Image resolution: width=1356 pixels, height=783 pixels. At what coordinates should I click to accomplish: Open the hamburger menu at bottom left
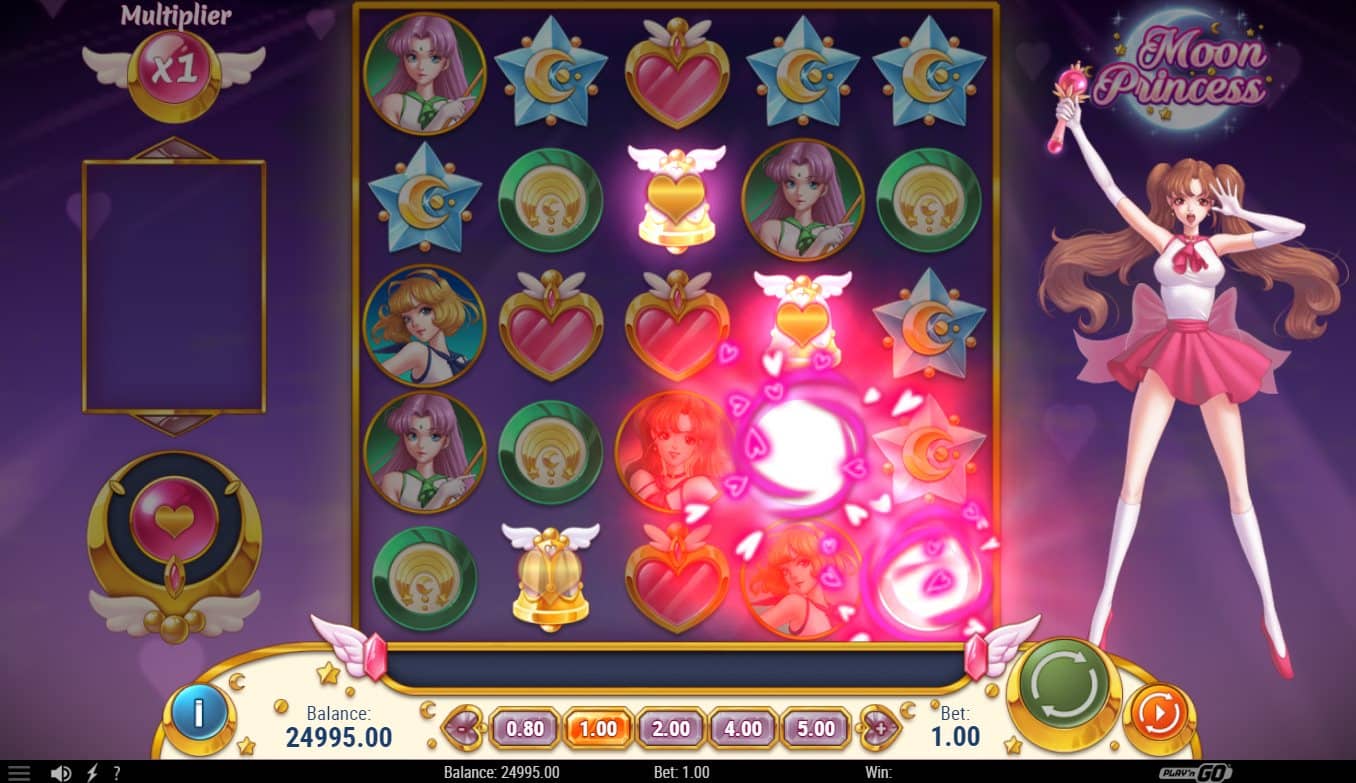tap(20, 770)
